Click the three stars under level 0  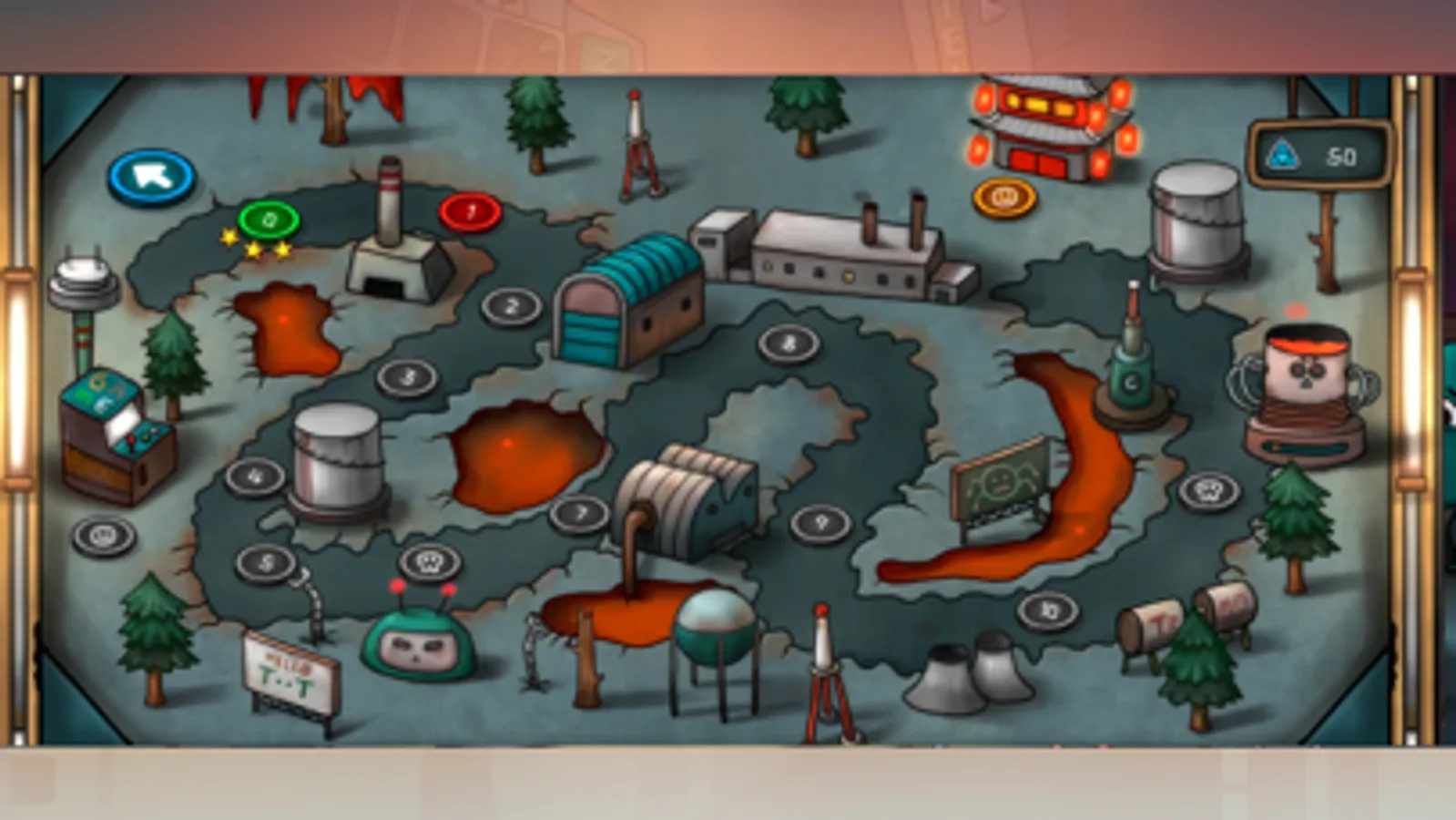click(x=256, y=244)
